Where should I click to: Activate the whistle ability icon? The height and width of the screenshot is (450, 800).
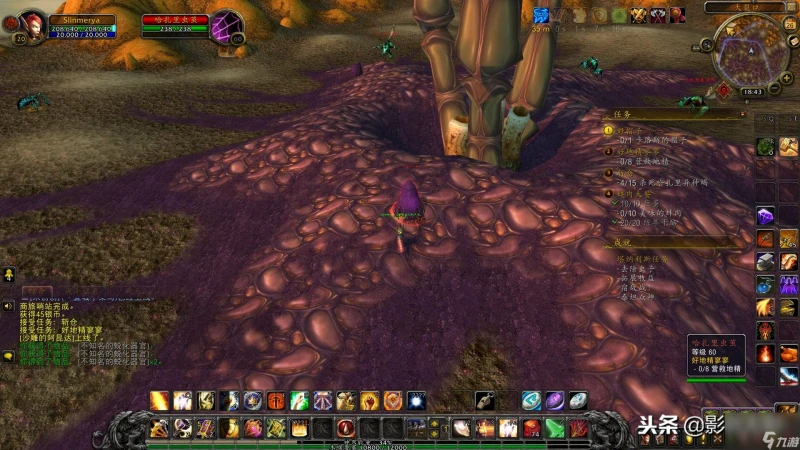[484, 400]
